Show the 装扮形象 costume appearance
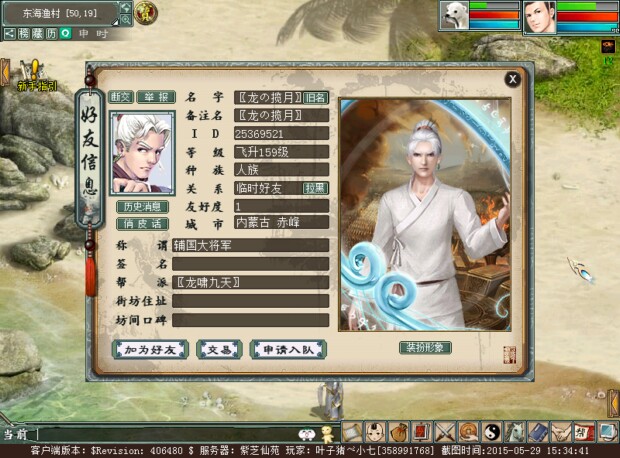Image resolution: width=620 pixels, height=458 pixels. pyautogui.click(x=426, y=347)
